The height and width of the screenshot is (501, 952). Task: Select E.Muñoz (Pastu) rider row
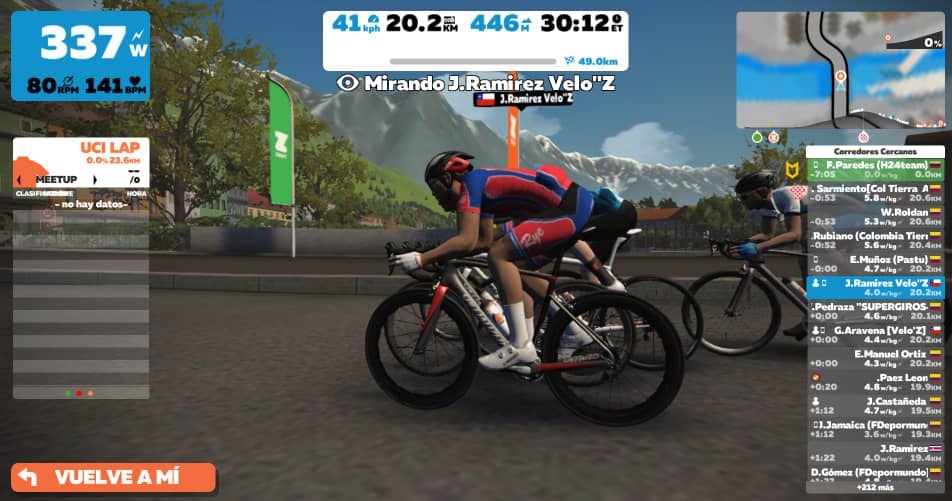point(876,263)
